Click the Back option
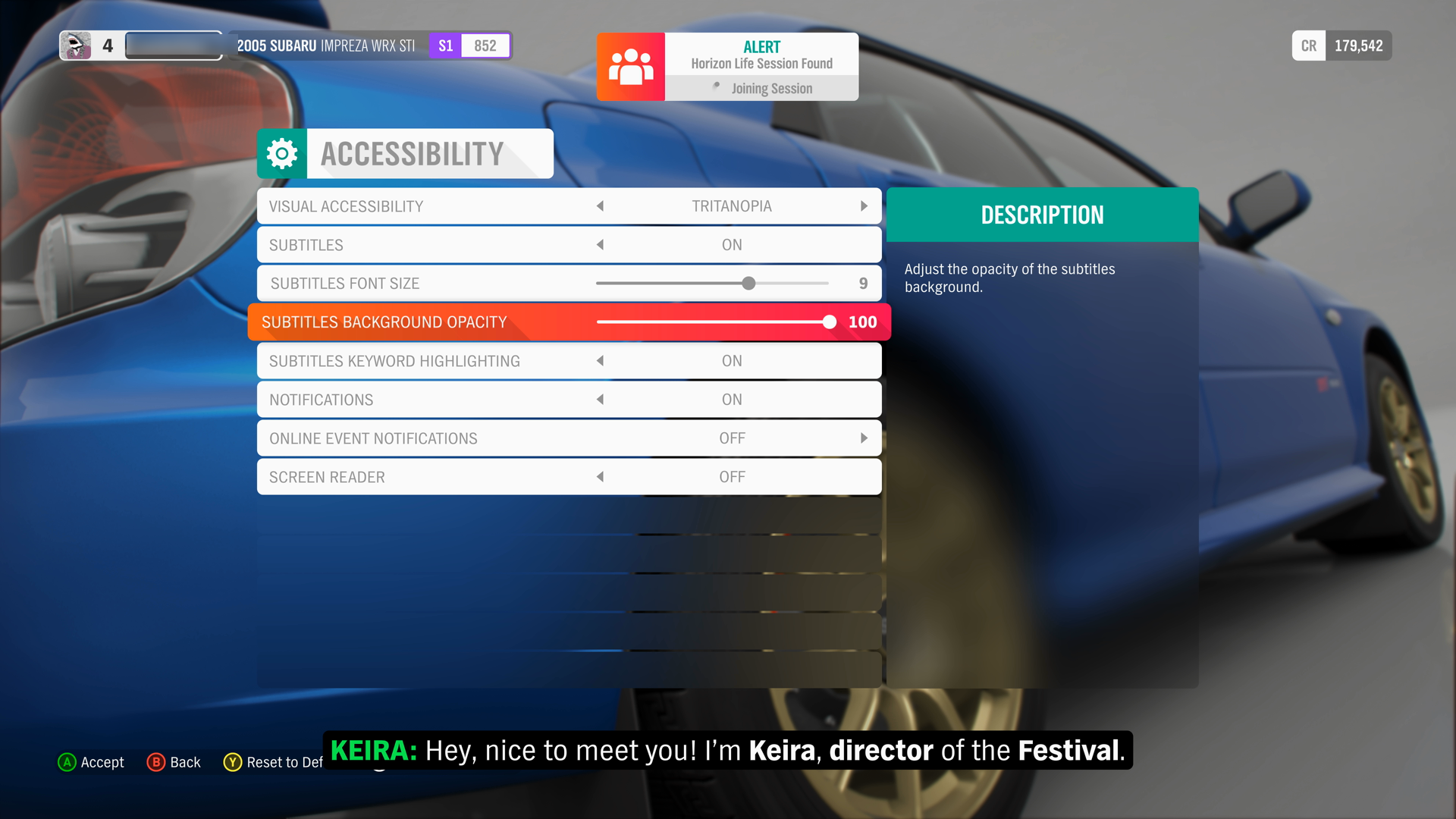Image resolution: width=1456 pixels, height=819 pixels. (184, 762)
